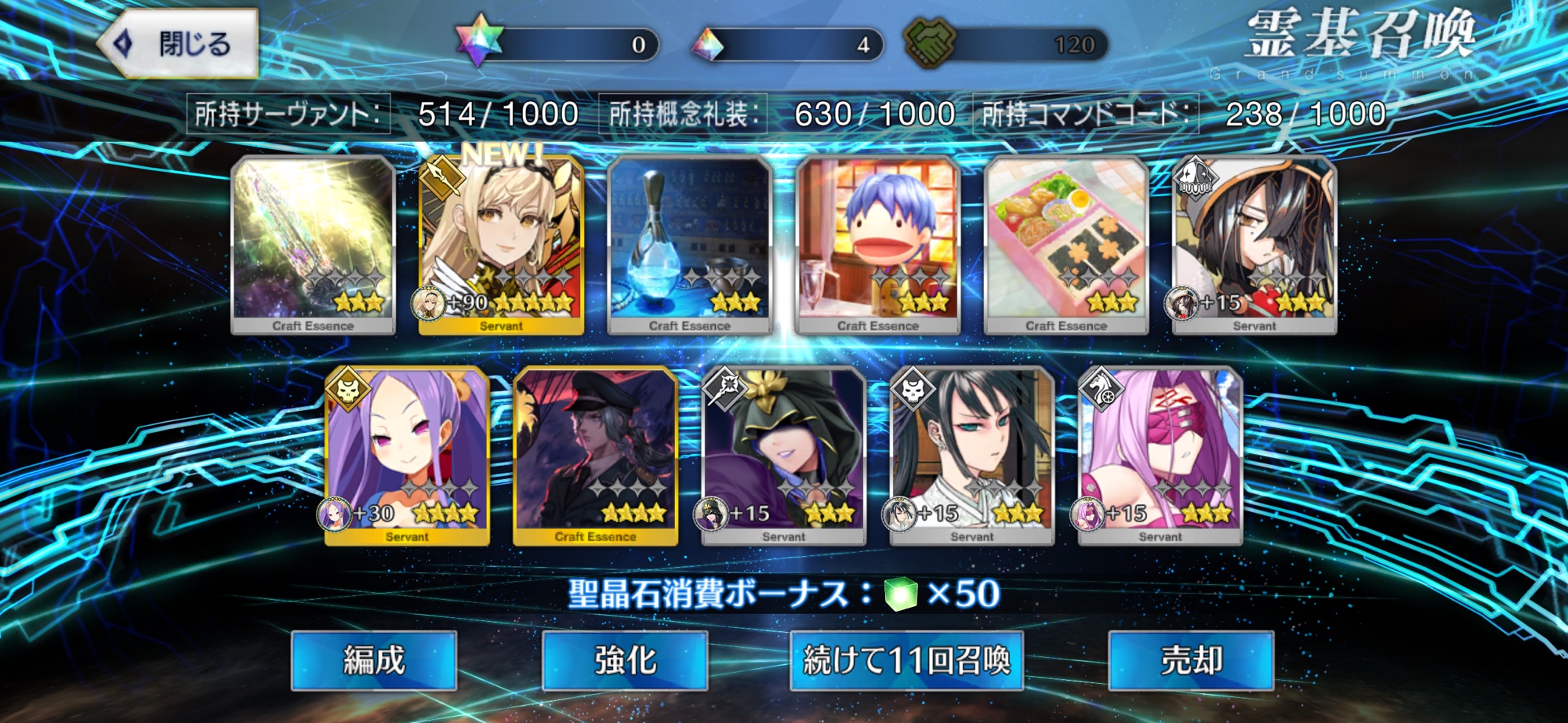
Task: Select the NEW five-star blonde servant card
Action: click(502, 245)
